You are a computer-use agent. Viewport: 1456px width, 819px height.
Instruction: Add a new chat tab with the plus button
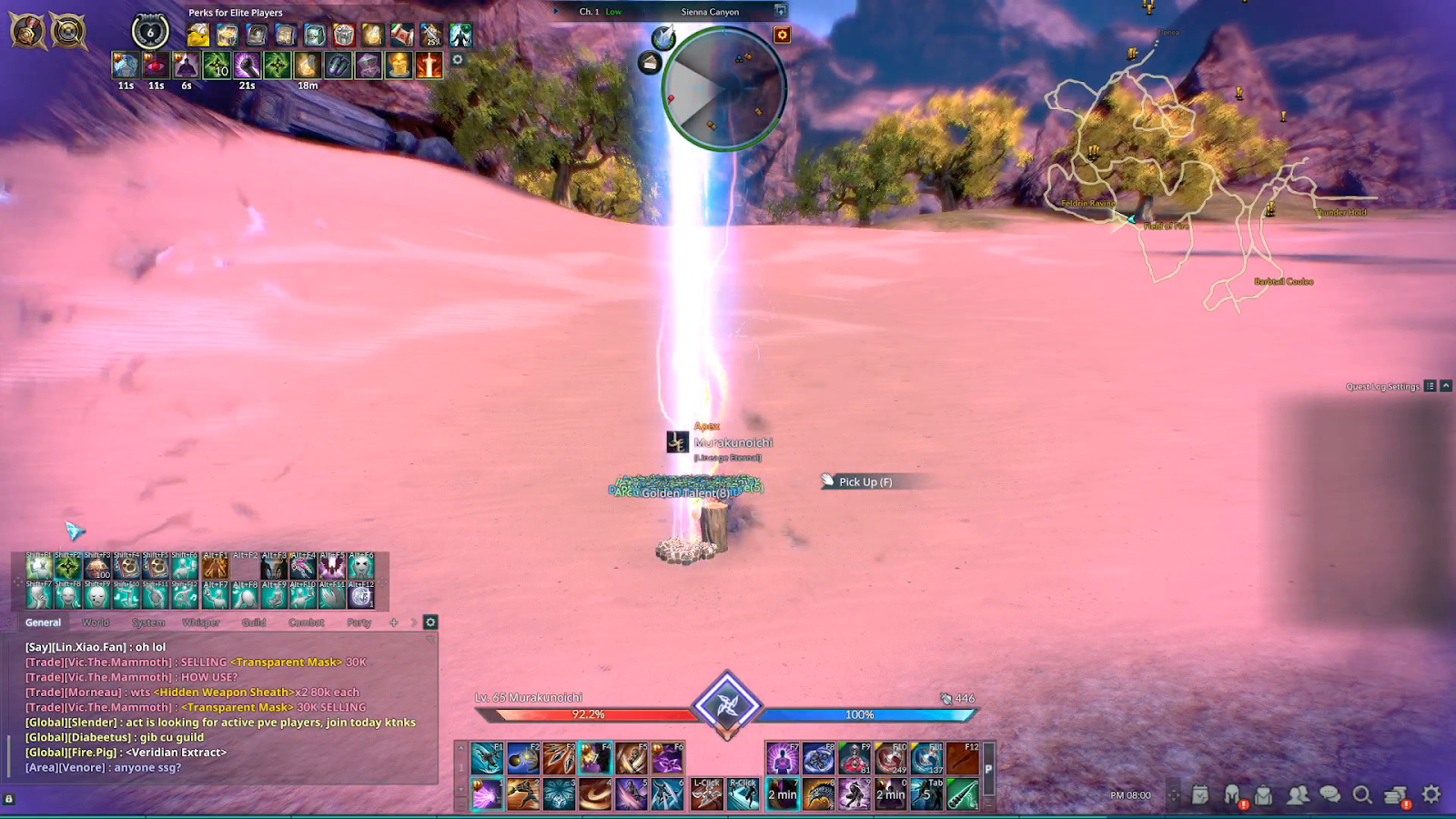point(393,622)
